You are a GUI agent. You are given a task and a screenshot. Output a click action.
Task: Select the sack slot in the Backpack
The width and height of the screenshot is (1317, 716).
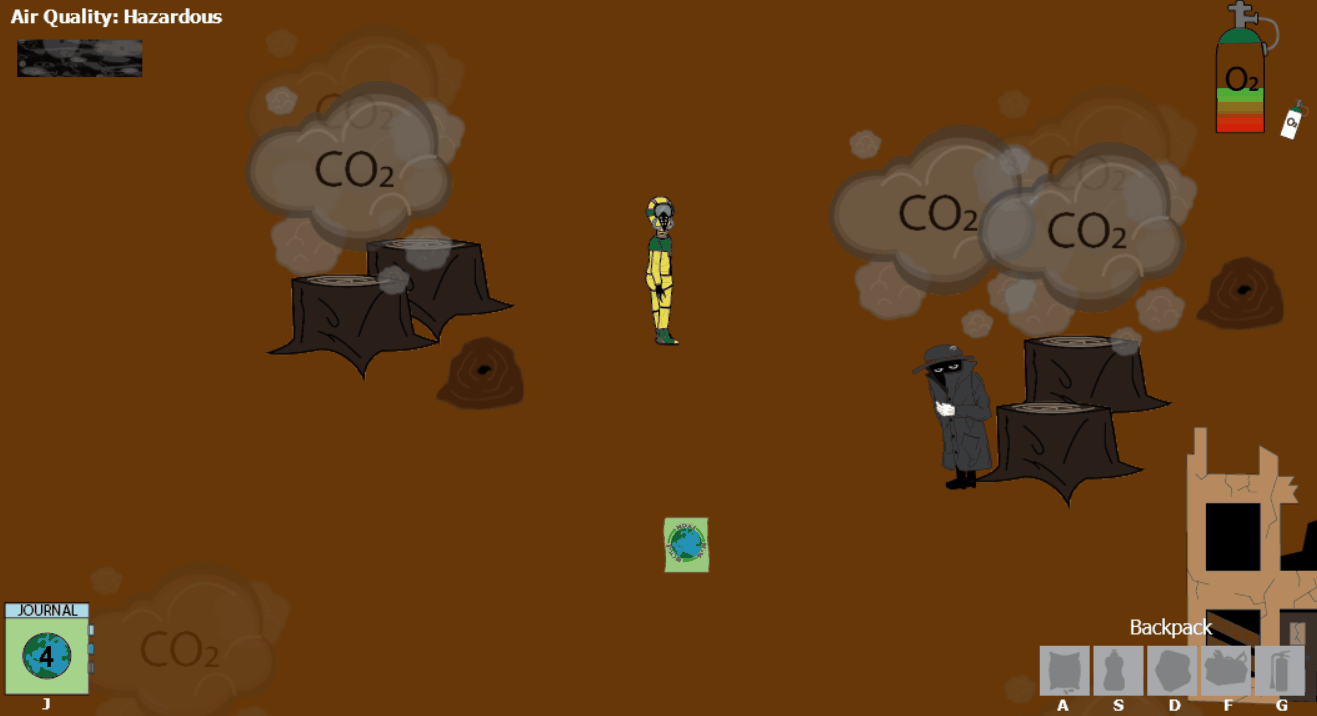click(x=1064, y=670)
